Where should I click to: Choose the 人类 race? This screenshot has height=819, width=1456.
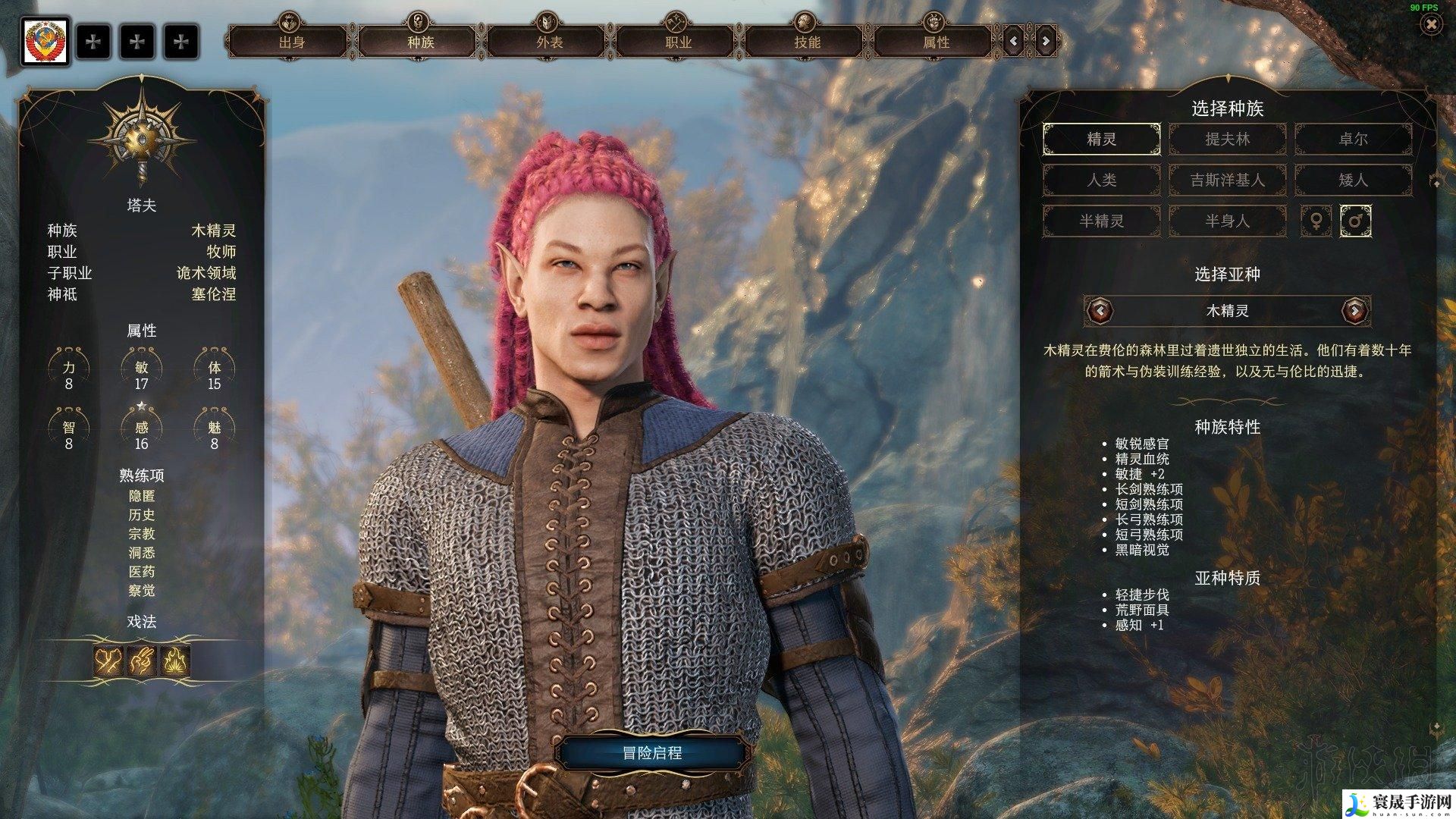tap(1101, 180)
